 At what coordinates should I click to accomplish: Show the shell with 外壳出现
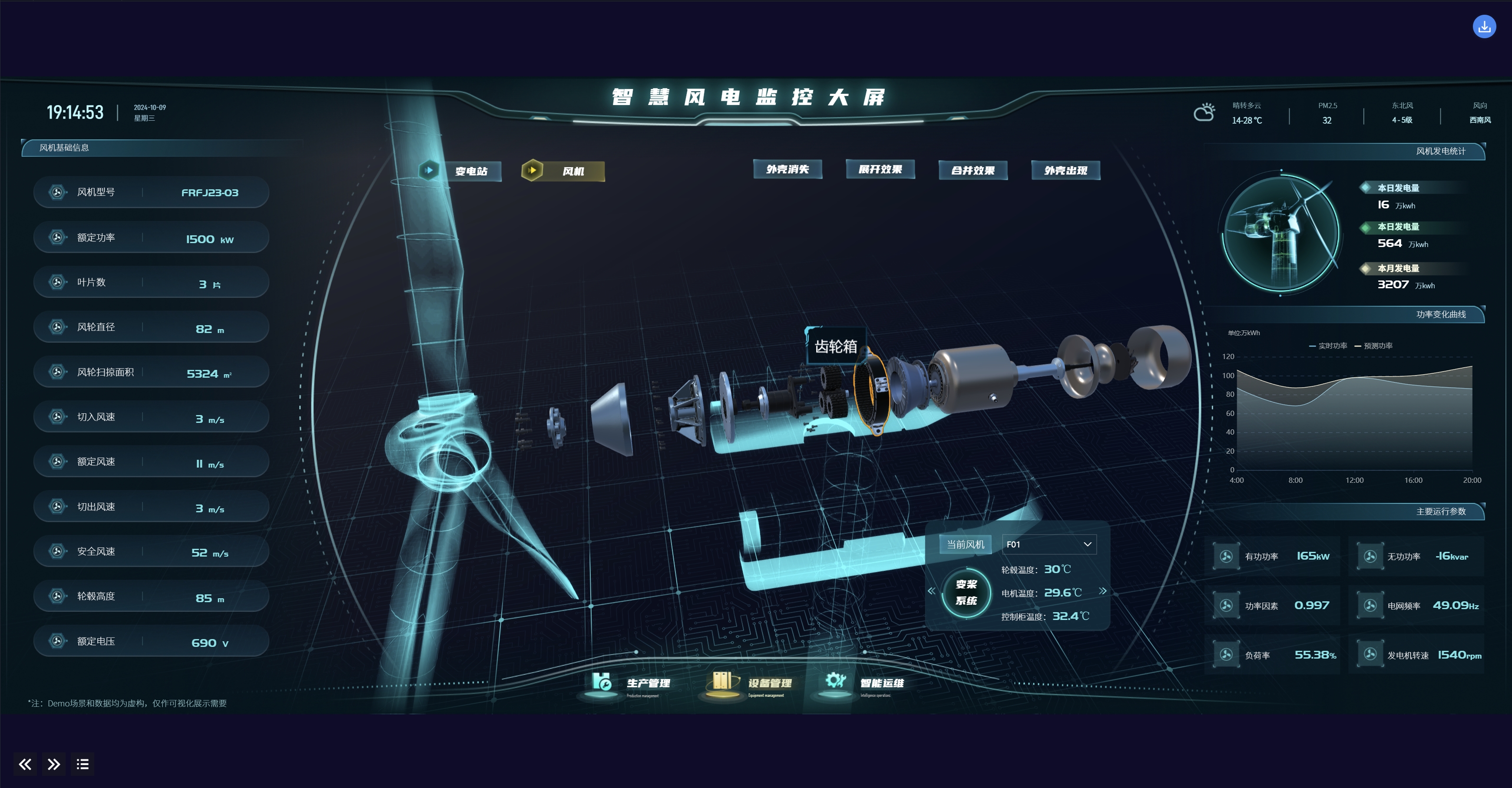(1065, 170)
